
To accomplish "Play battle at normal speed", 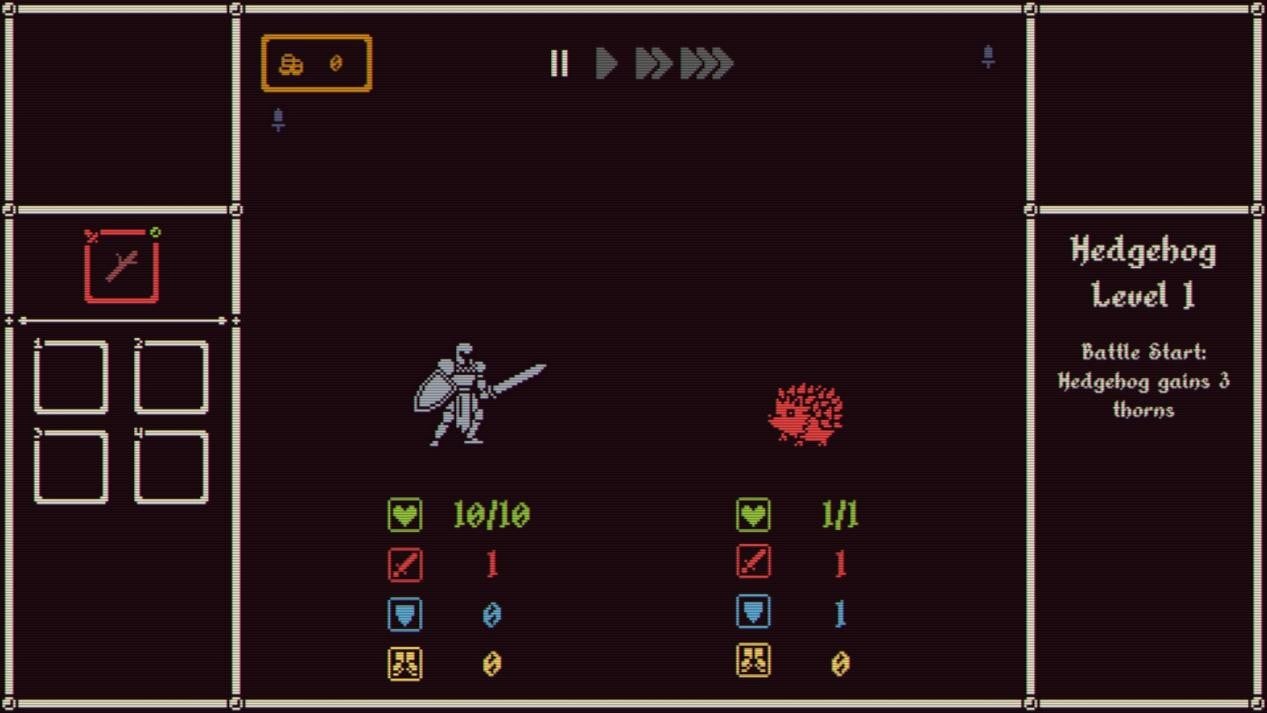I will point(606,64).
